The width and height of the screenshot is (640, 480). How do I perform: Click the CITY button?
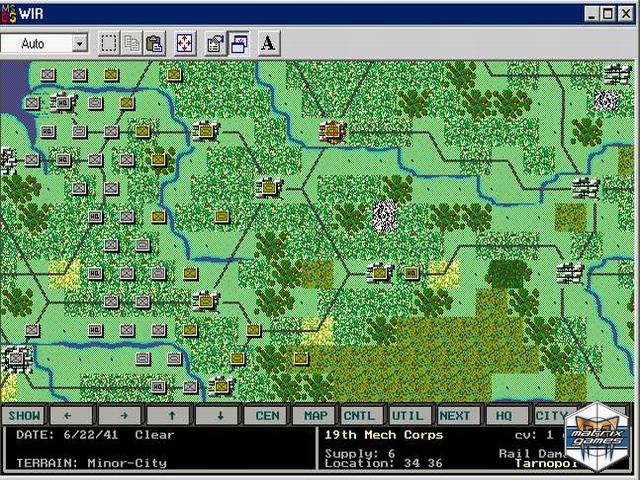coord(551,416)
